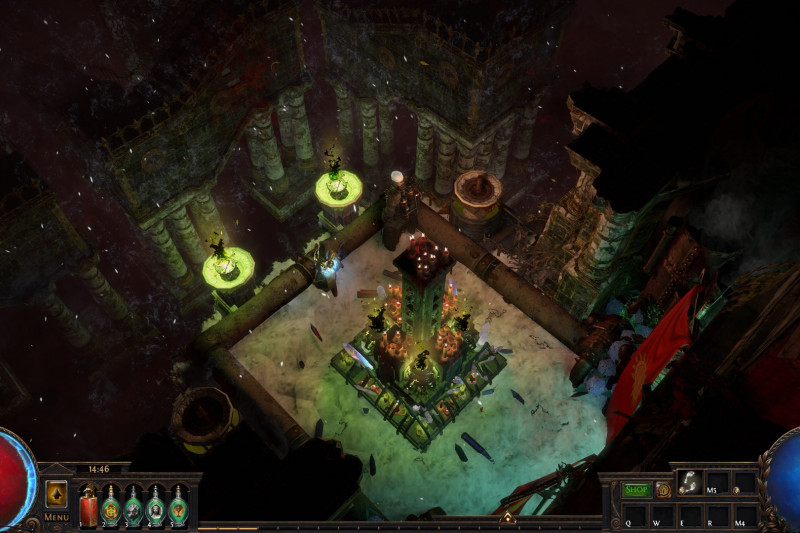This screenshot has width=800, height=533.
Task: Click the orange spiral icon beside Shop
Action: [x=662, y=490]
